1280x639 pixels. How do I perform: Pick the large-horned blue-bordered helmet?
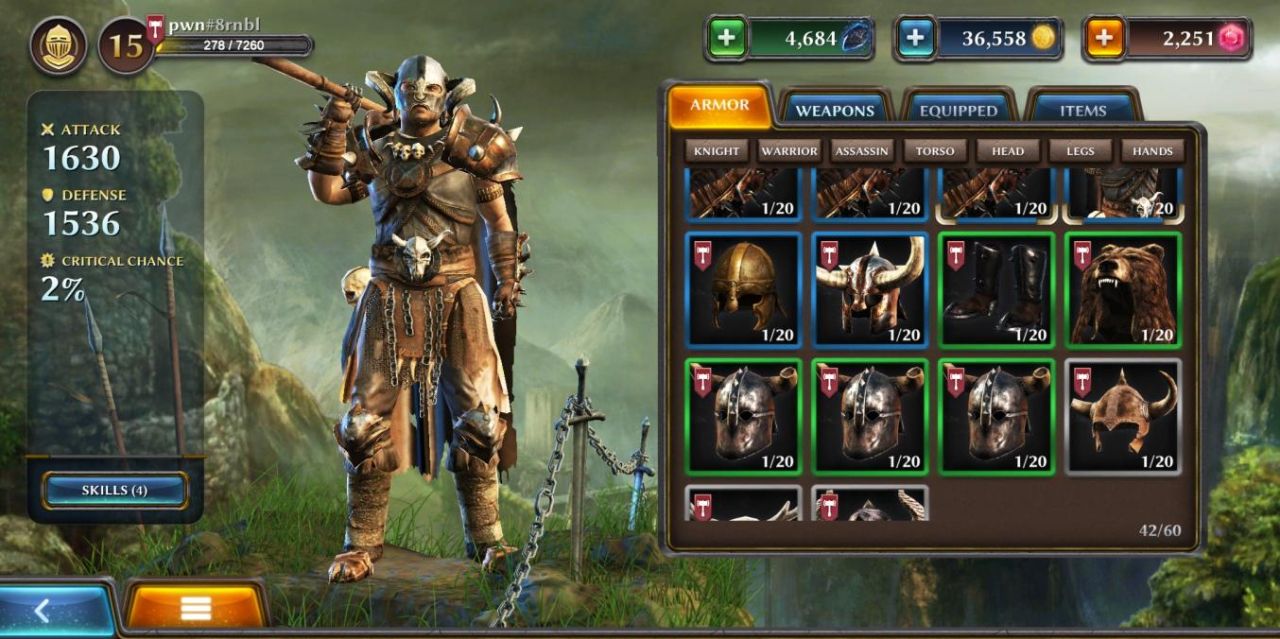[871, 290]
